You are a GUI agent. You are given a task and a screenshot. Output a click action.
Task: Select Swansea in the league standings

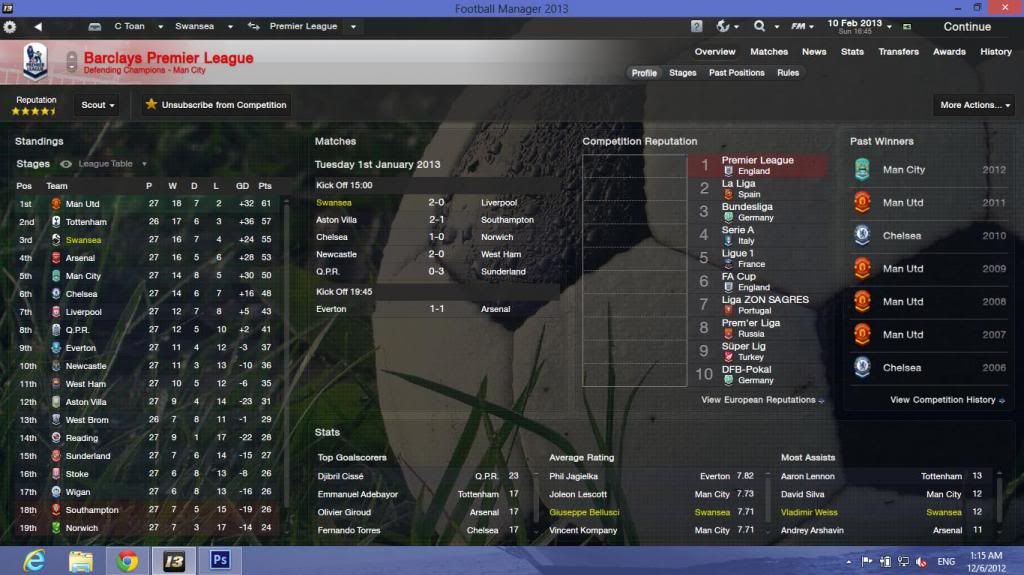click(83, 240)
